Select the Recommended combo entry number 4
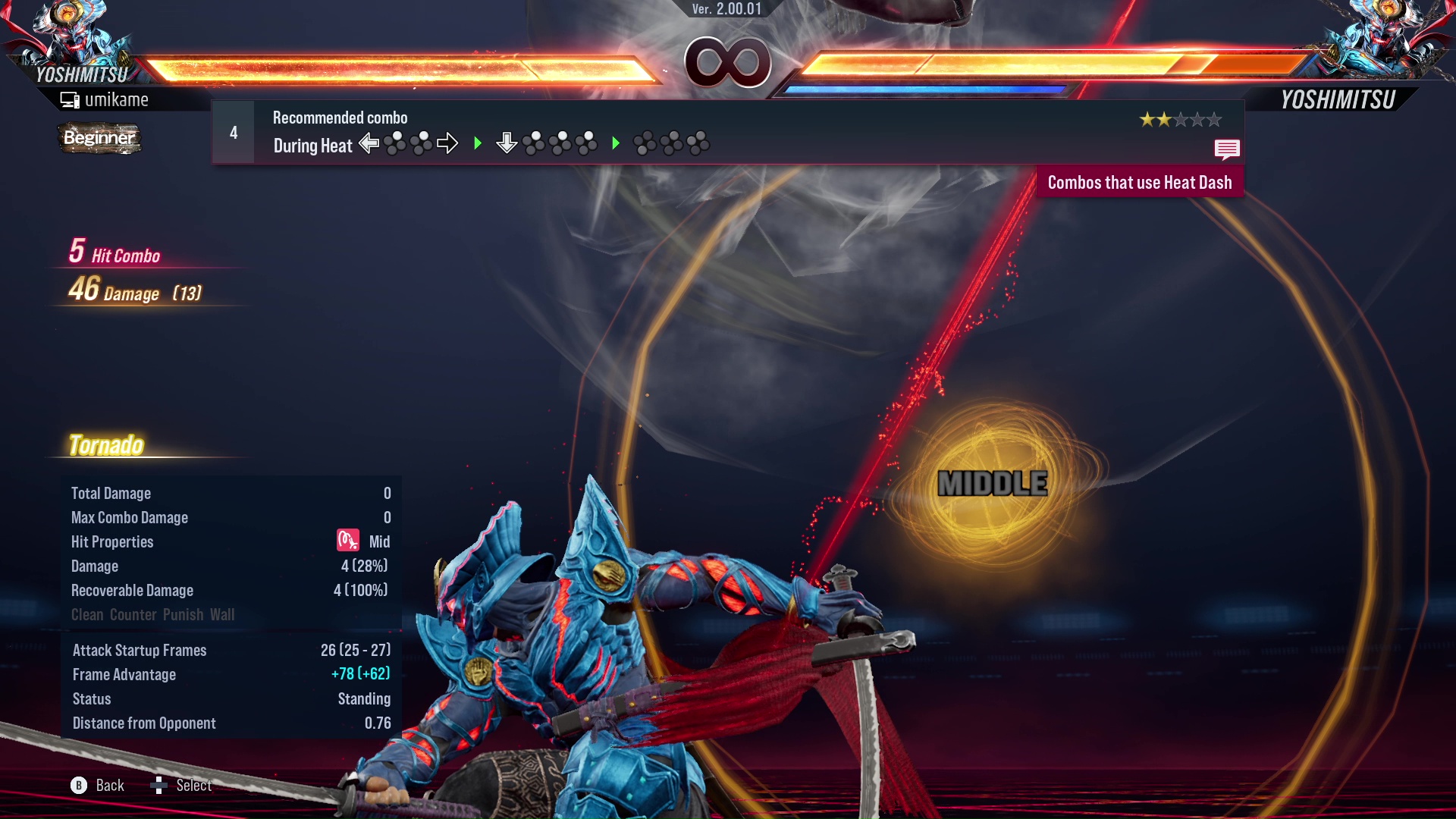 point(234,133)
